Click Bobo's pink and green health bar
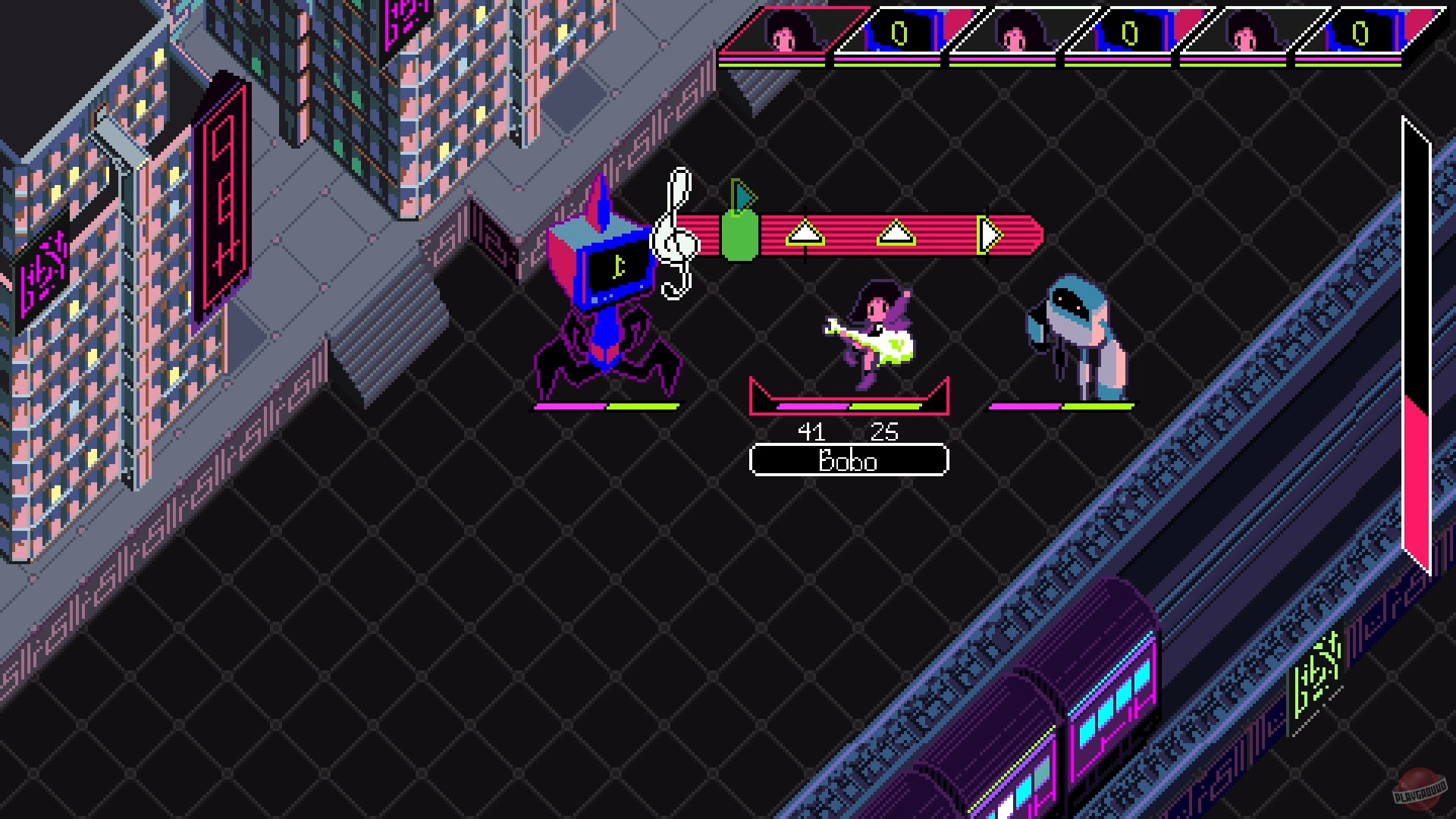Image resolution: width=1456 pixels, height=819 pixels. (x=849, y=407)
